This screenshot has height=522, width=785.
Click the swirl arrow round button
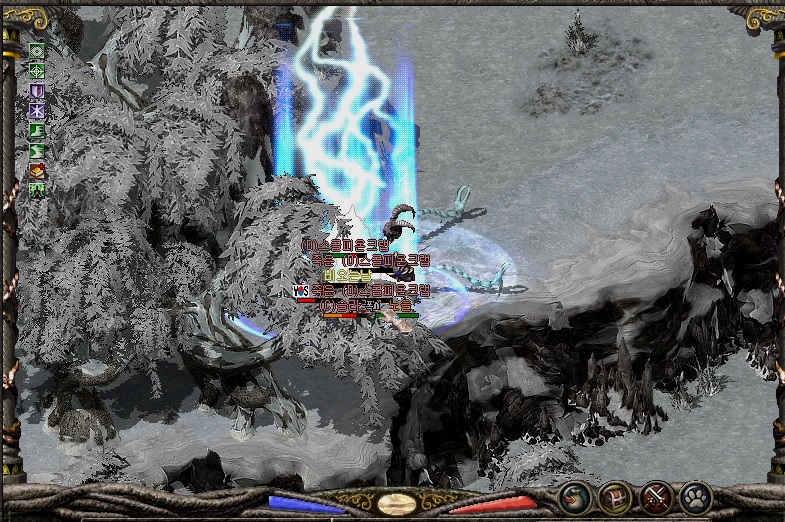coord(575,497)
